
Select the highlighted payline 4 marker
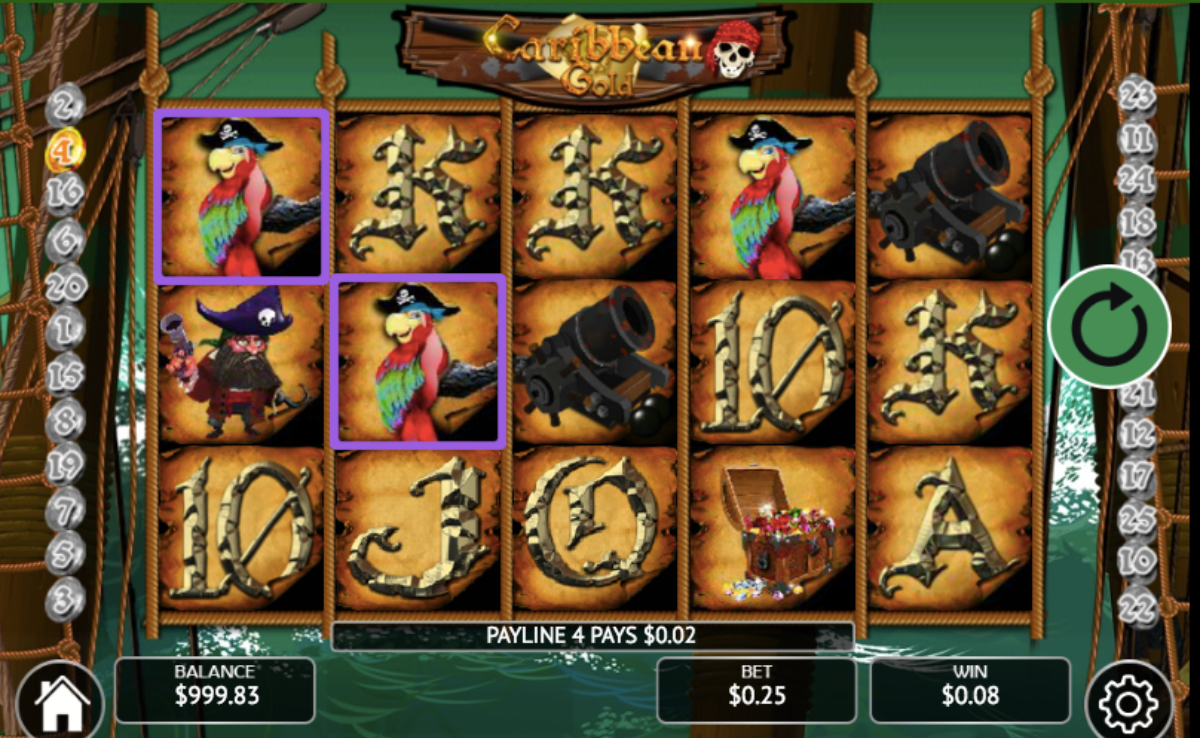pos(66,151)
